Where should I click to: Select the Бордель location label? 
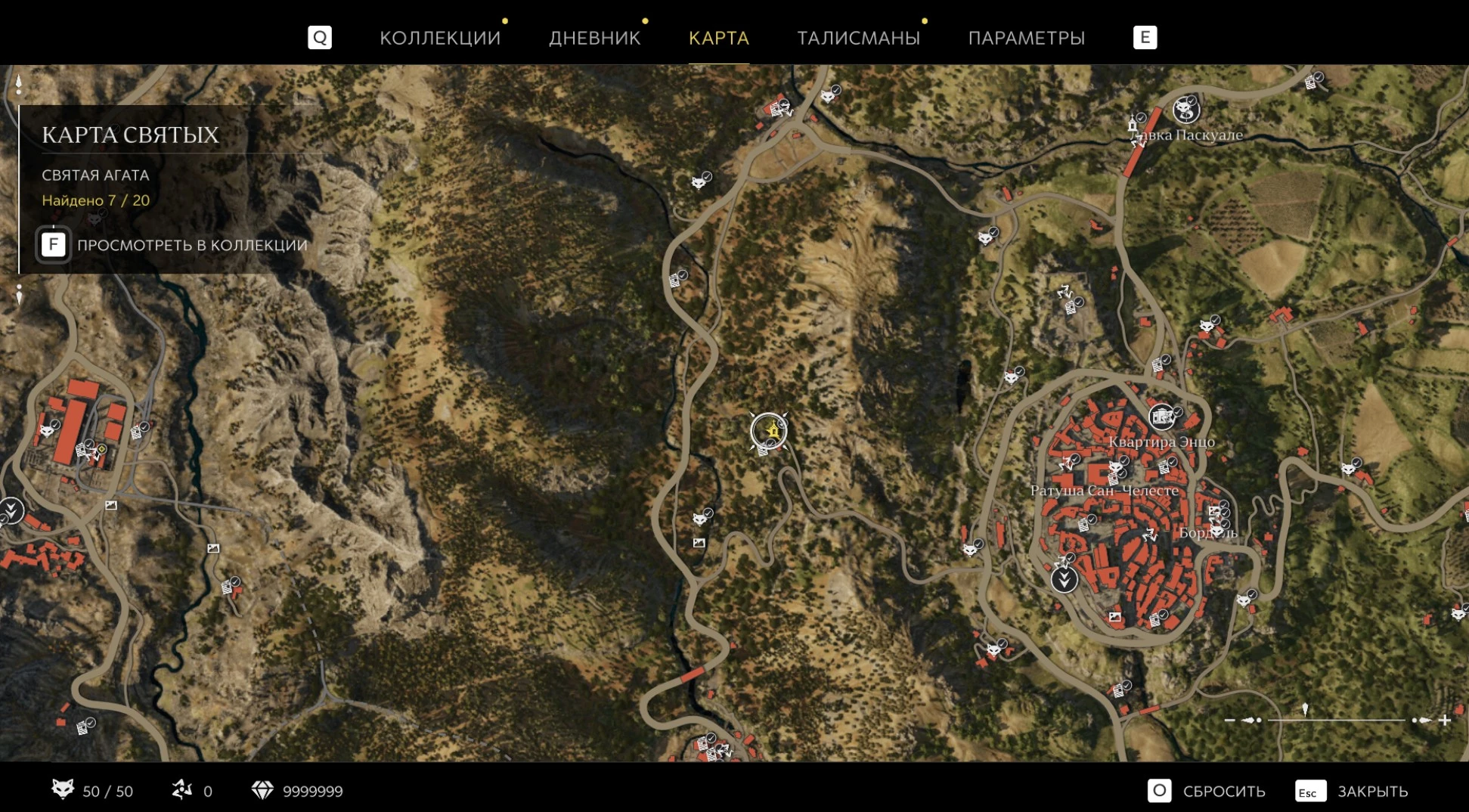pyautogui.click(x=1207, y=533)
